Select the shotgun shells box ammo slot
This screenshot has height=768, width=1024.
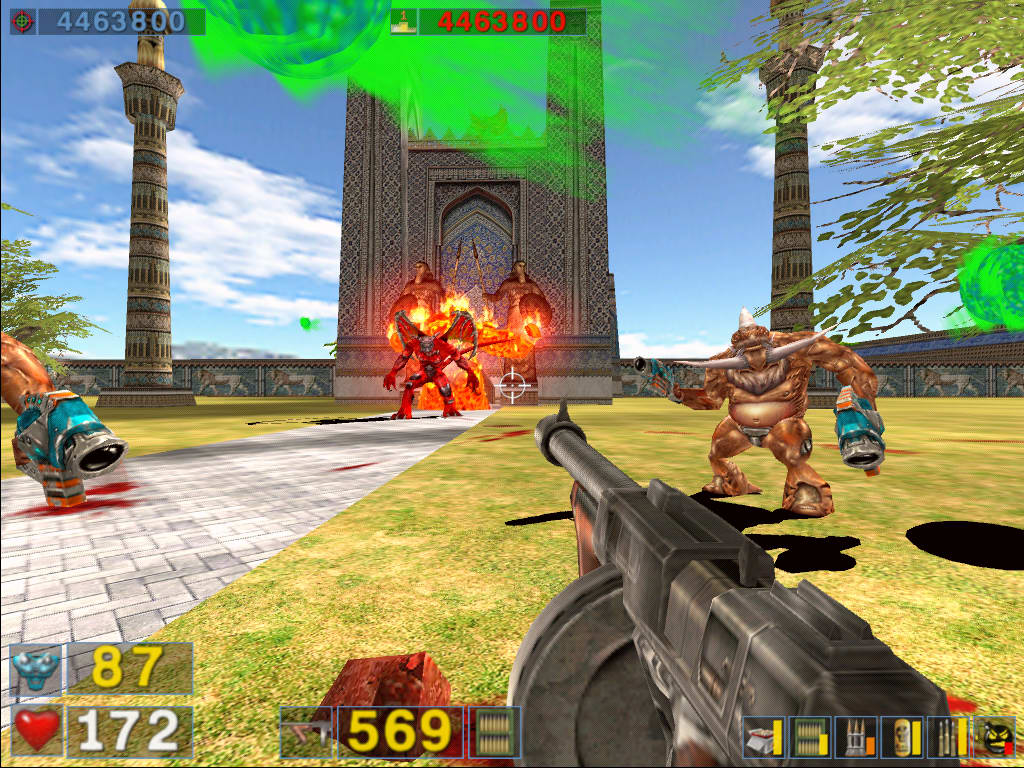click(763, 738)
